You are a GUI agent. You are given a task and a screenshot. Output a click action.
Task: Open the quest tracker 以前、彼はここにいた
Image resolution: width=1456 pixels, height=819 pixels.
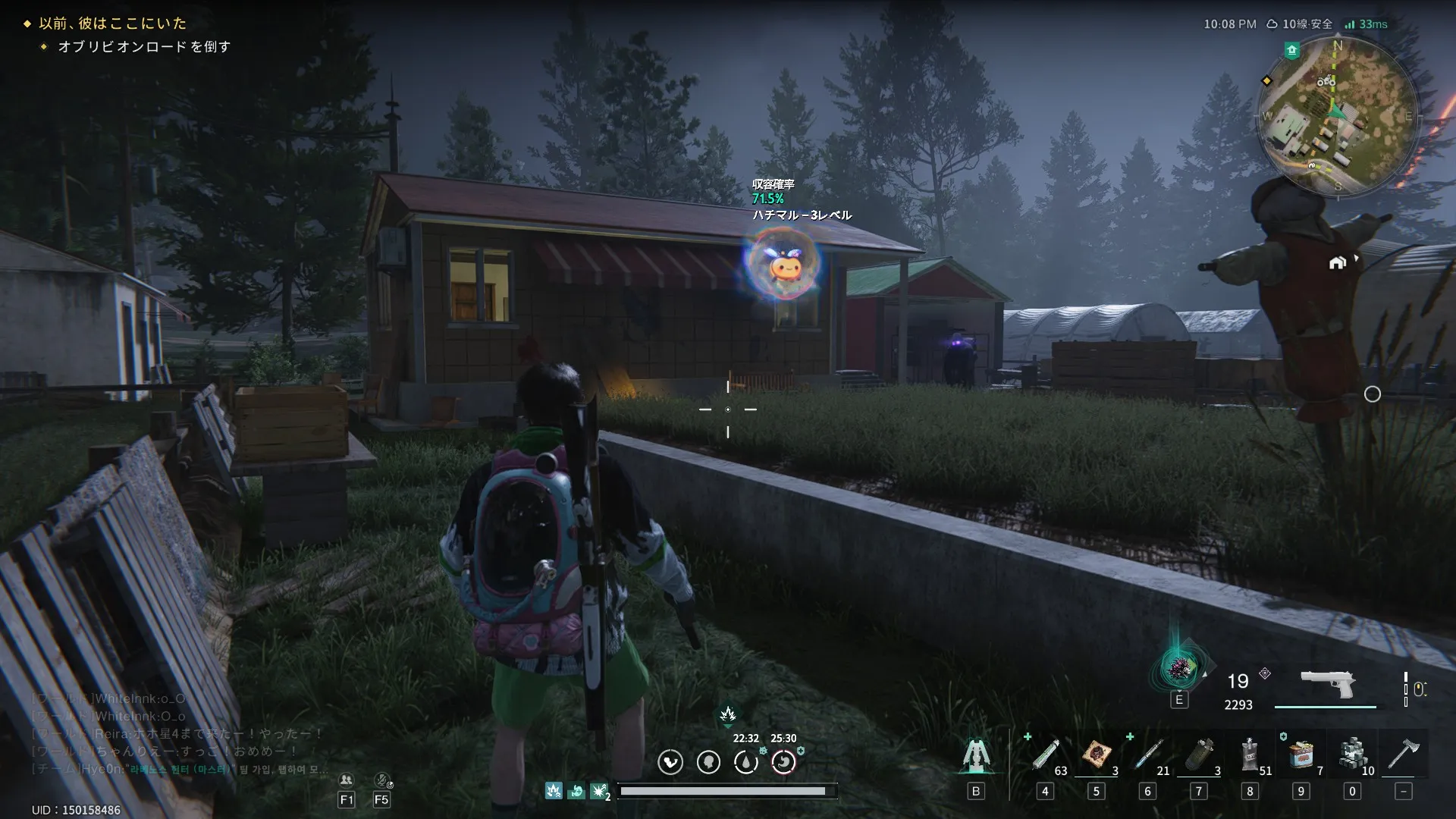click(112, 24)
